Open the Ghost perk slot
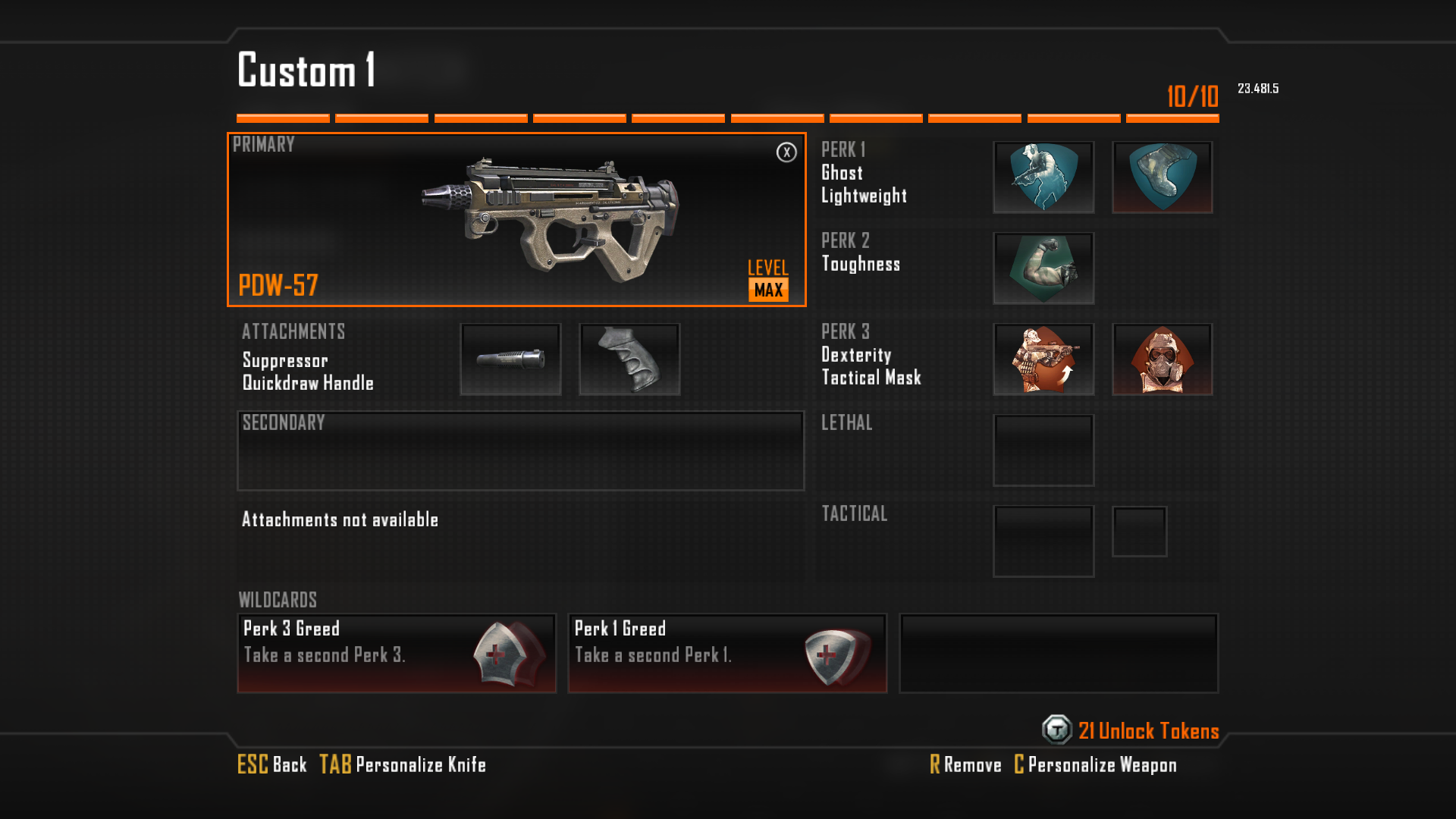Screen dimensions: 1456x819 pyautogui.click(x=1043, y=177)
